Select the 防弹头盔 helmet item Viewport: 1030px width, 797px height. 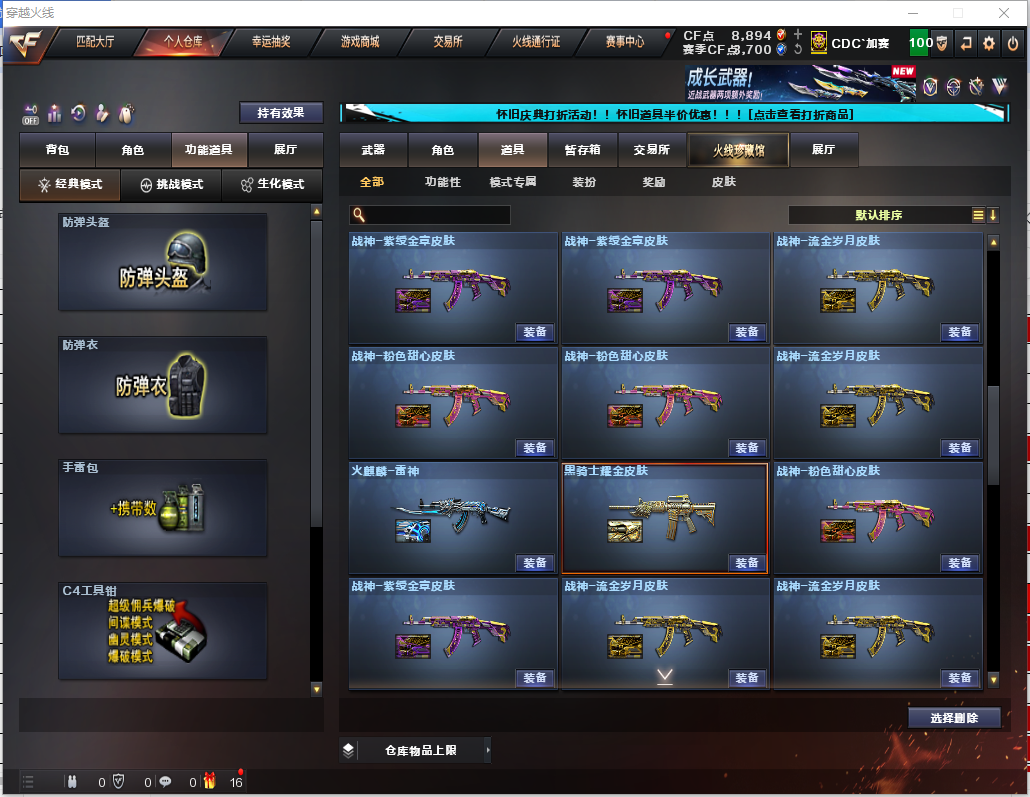coord(163,262)
